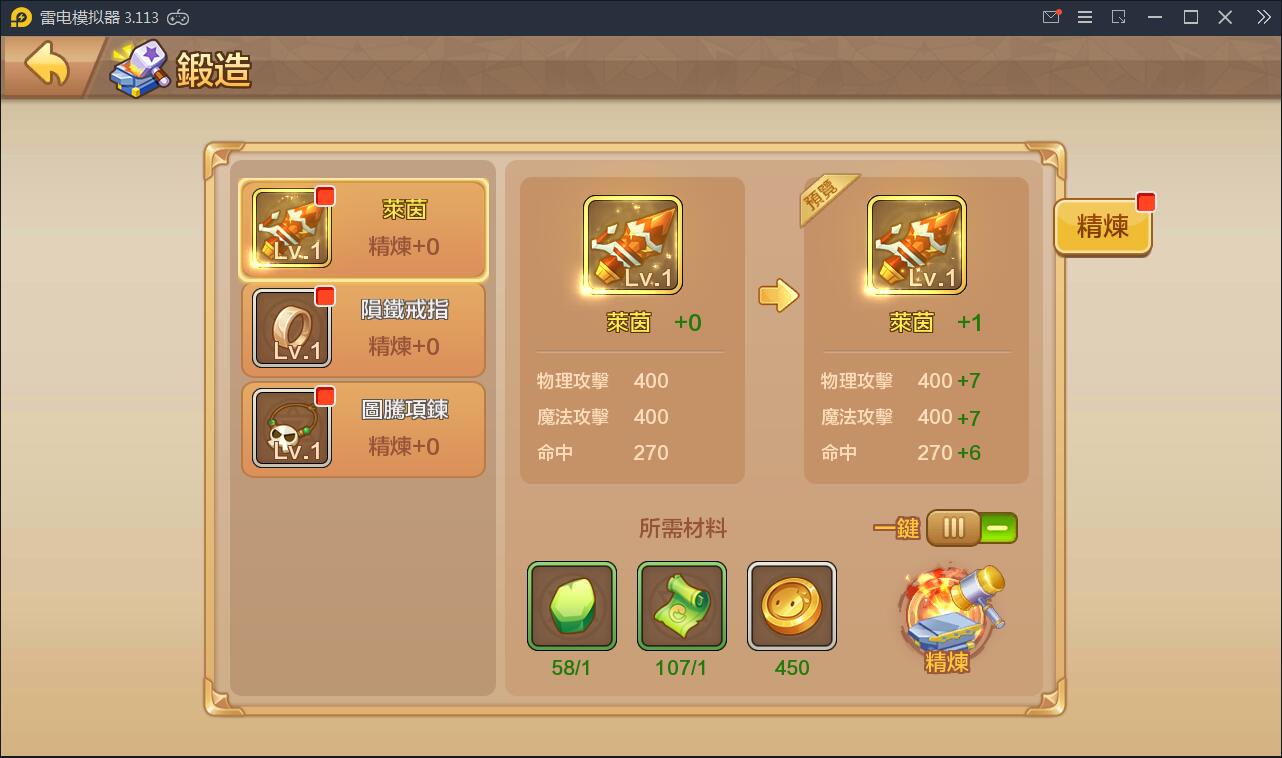
Task: Click the mail icon in the emulator title bar
Action: 1051,17
